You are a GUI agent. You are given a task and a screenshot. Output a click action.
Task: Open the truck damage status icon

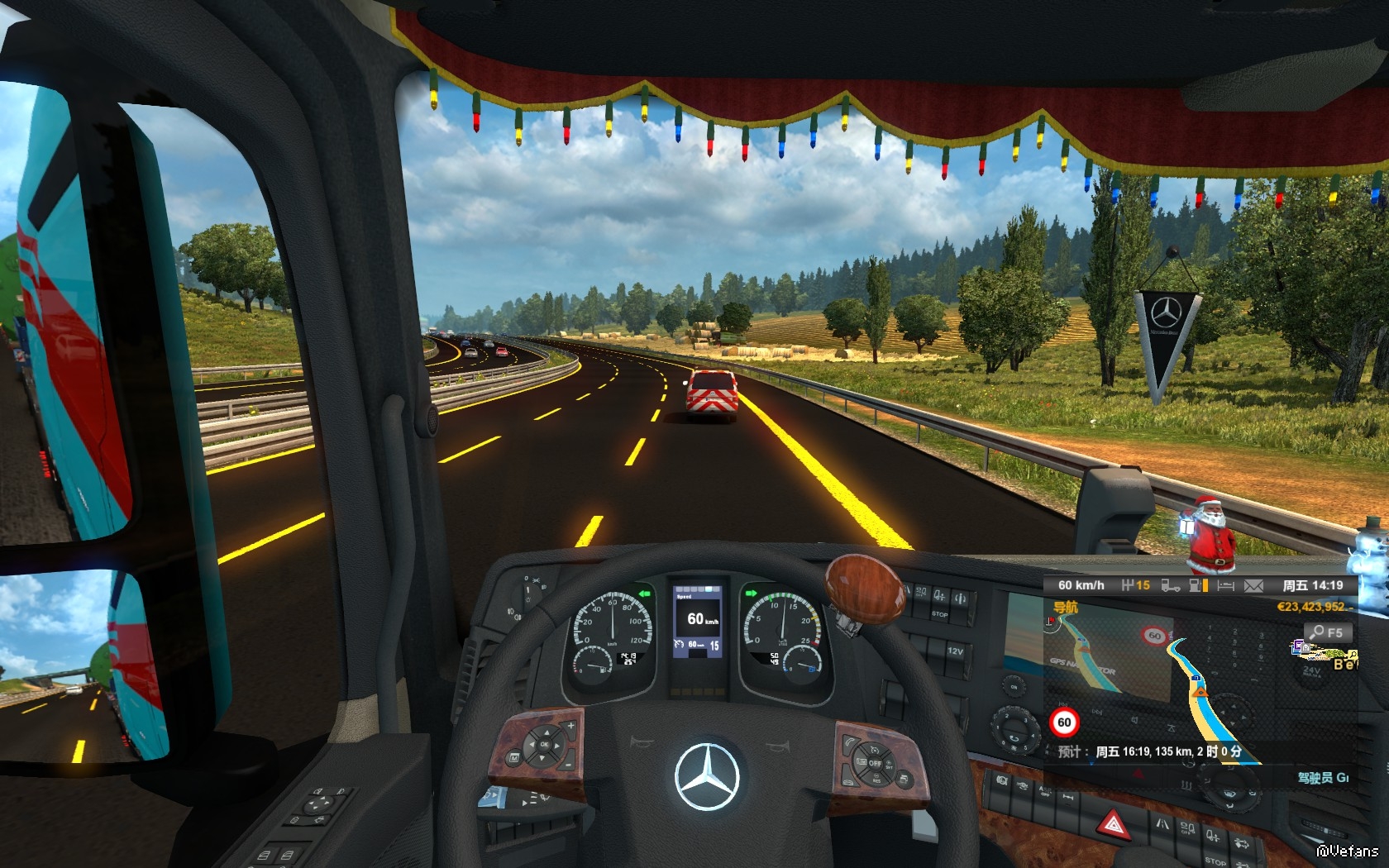(x=1170, y=585)
